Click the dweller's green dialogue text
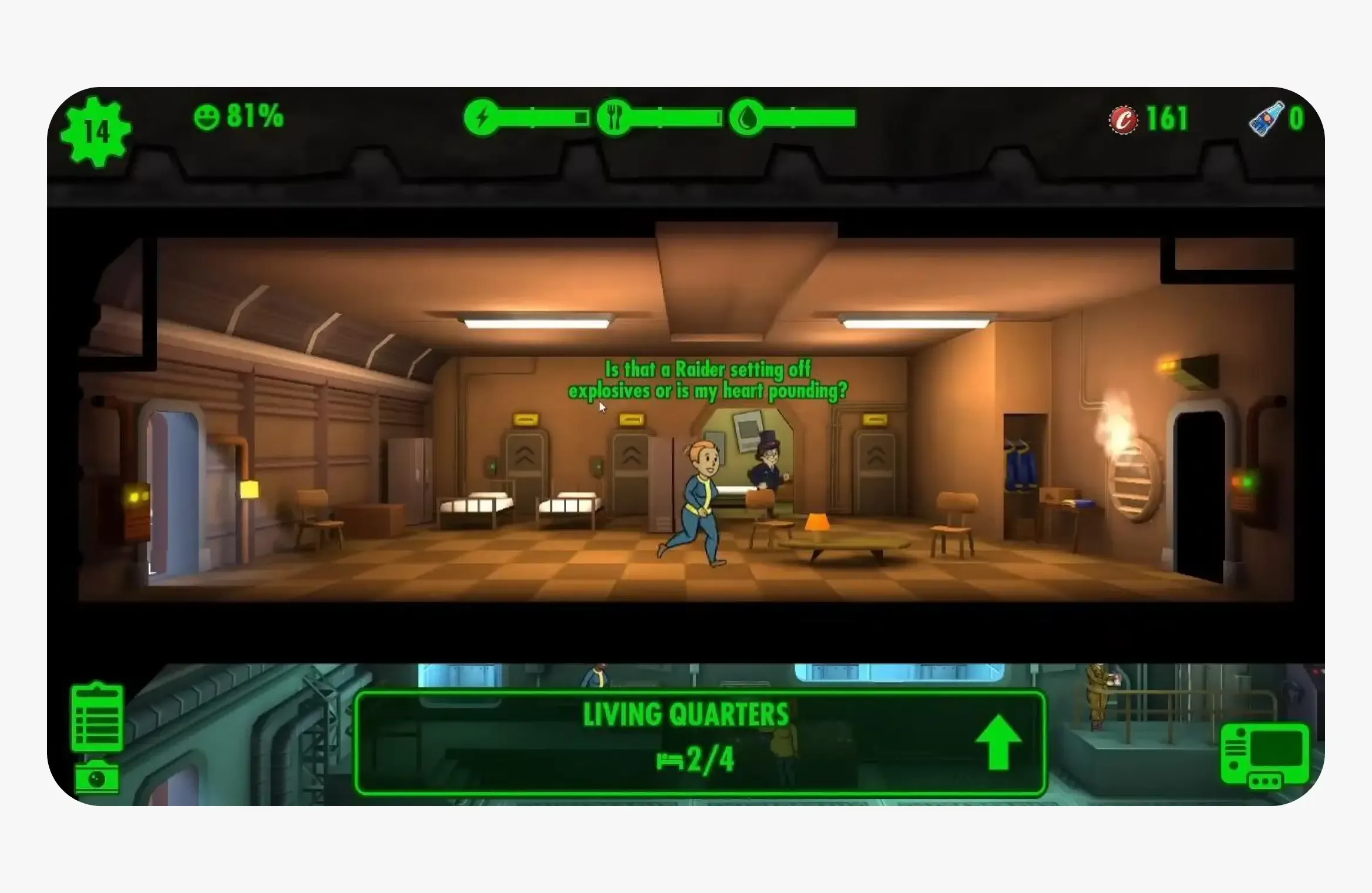 [x=708, y=381]
